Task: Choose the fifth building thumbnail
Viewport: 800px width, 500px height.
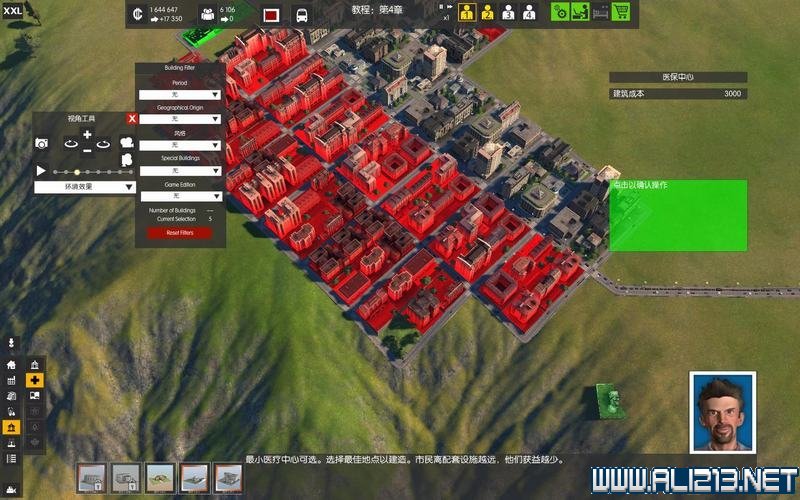Action: pos(228,478)
